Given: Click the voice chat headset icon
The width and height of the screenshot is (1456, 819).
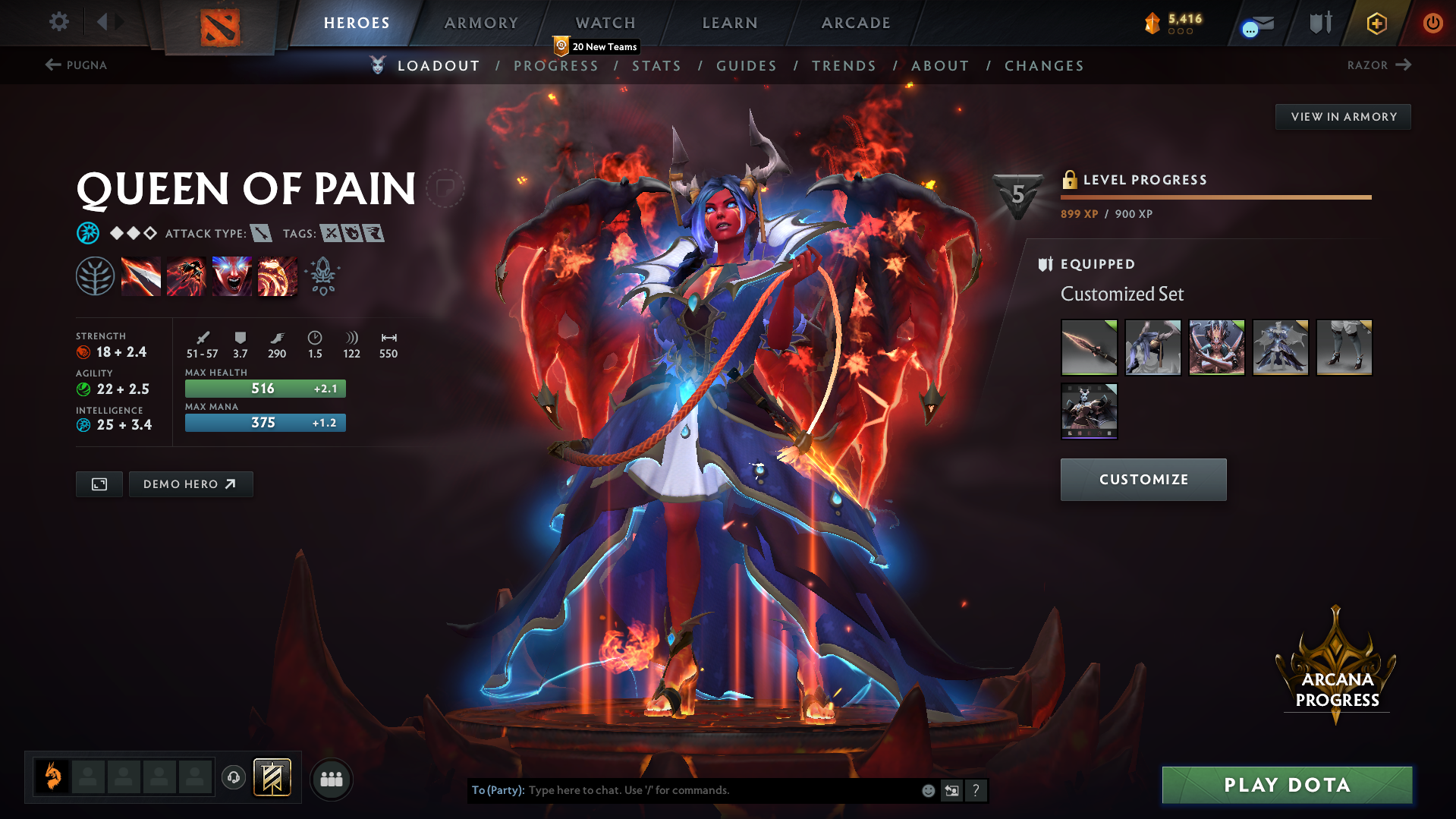Looking at the screenshot, I should (x=234, y=778).
